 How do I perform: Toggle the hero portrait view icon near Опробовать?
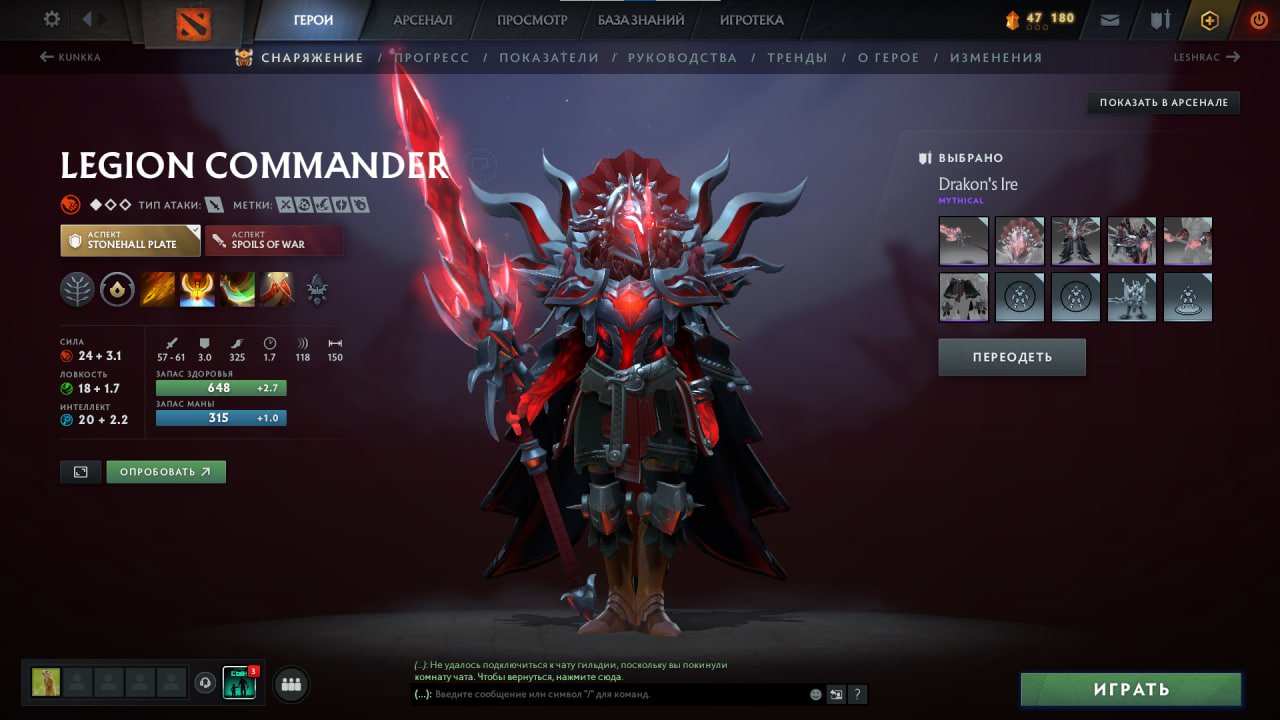(80, 471)
